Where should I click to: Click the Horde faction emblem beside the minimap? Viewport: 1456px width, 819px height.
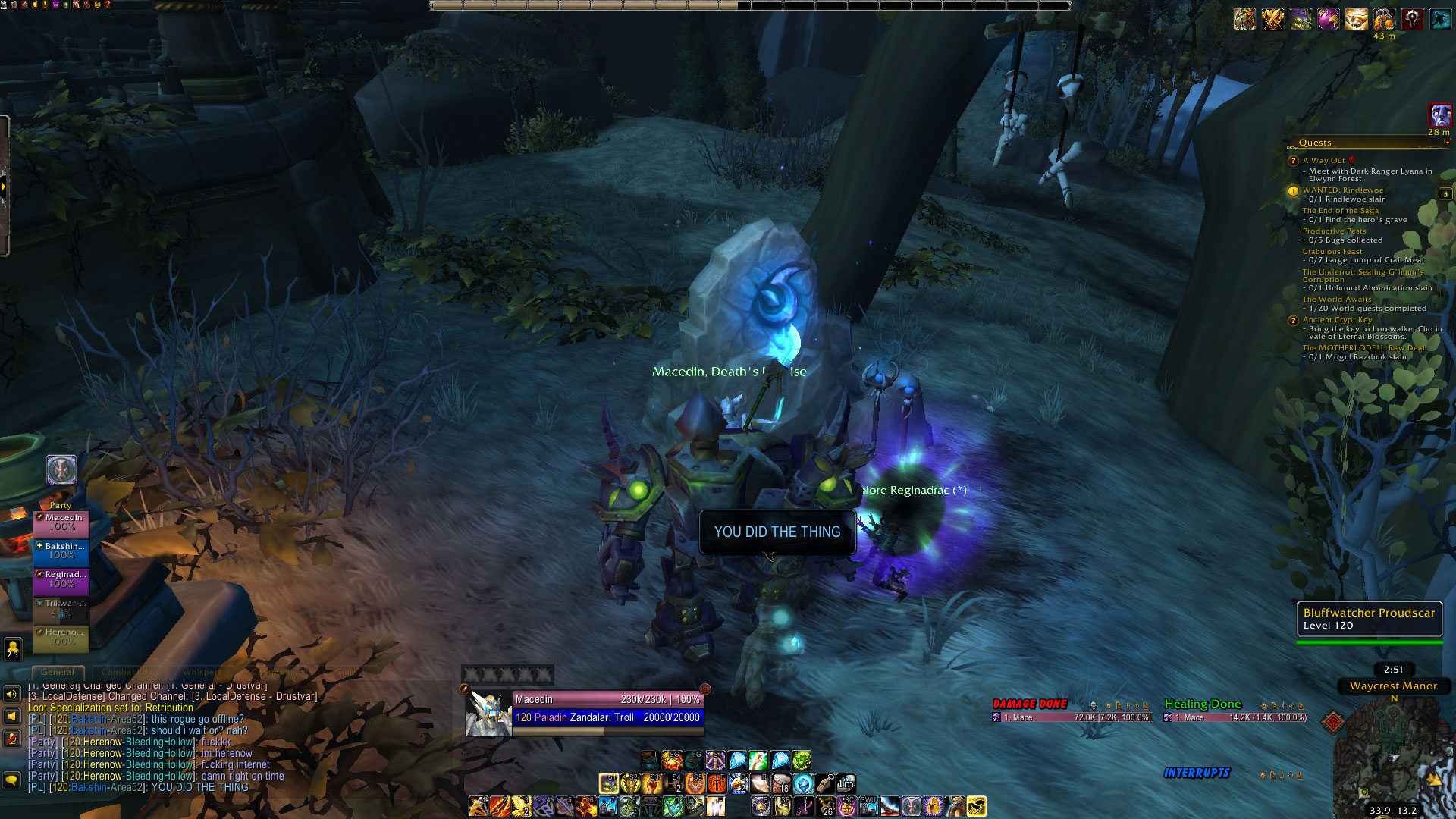[1332, 721]
